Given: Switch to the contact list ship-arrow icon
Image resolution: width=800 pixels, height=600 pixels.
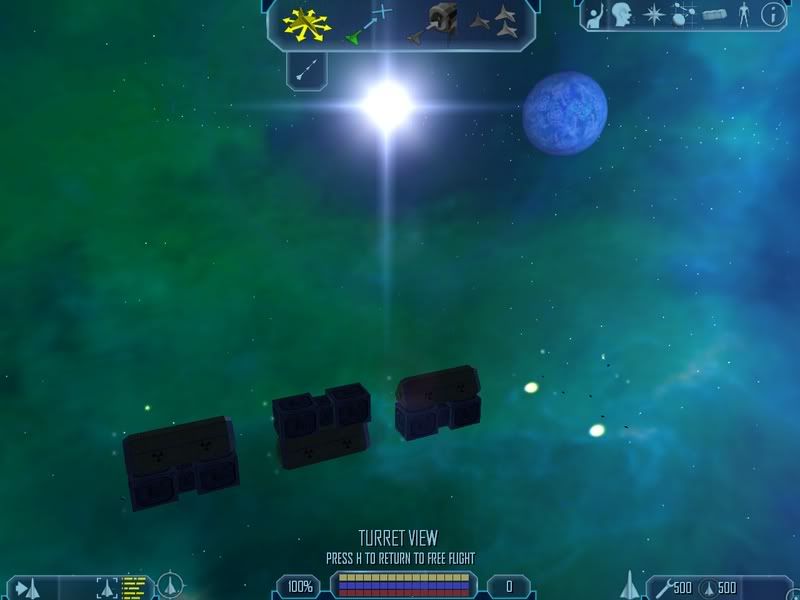Looking at the screenshot, I should (x=27, y=587).
